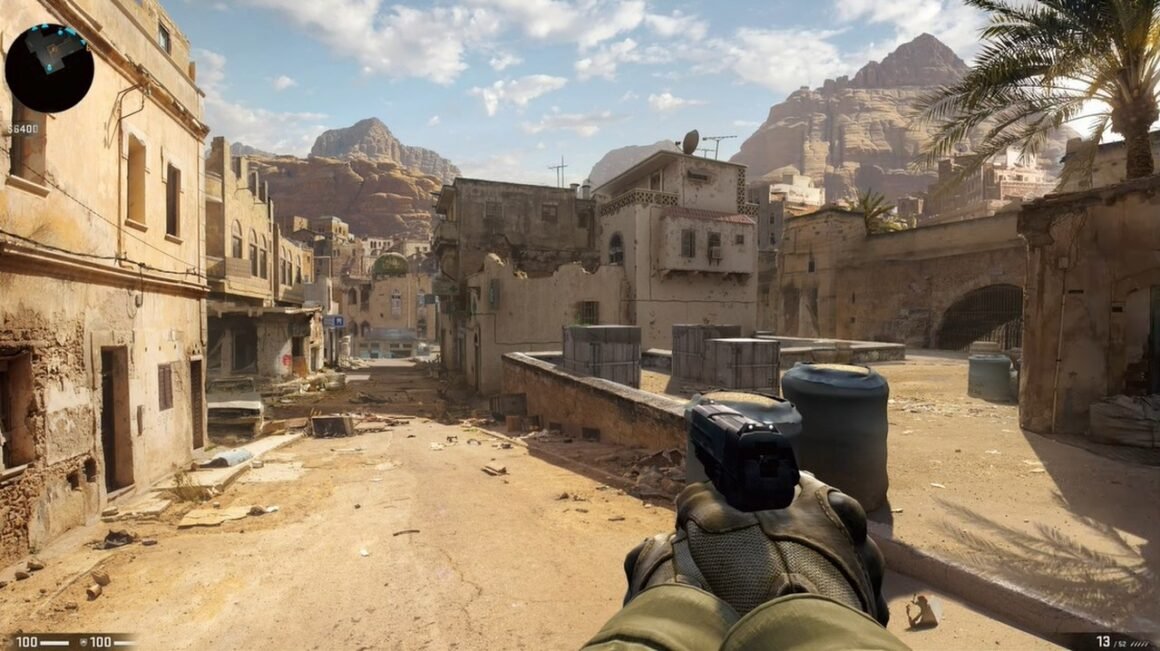Click the circular radar minimap
The image size is (1160, 651).
(49, 68)
